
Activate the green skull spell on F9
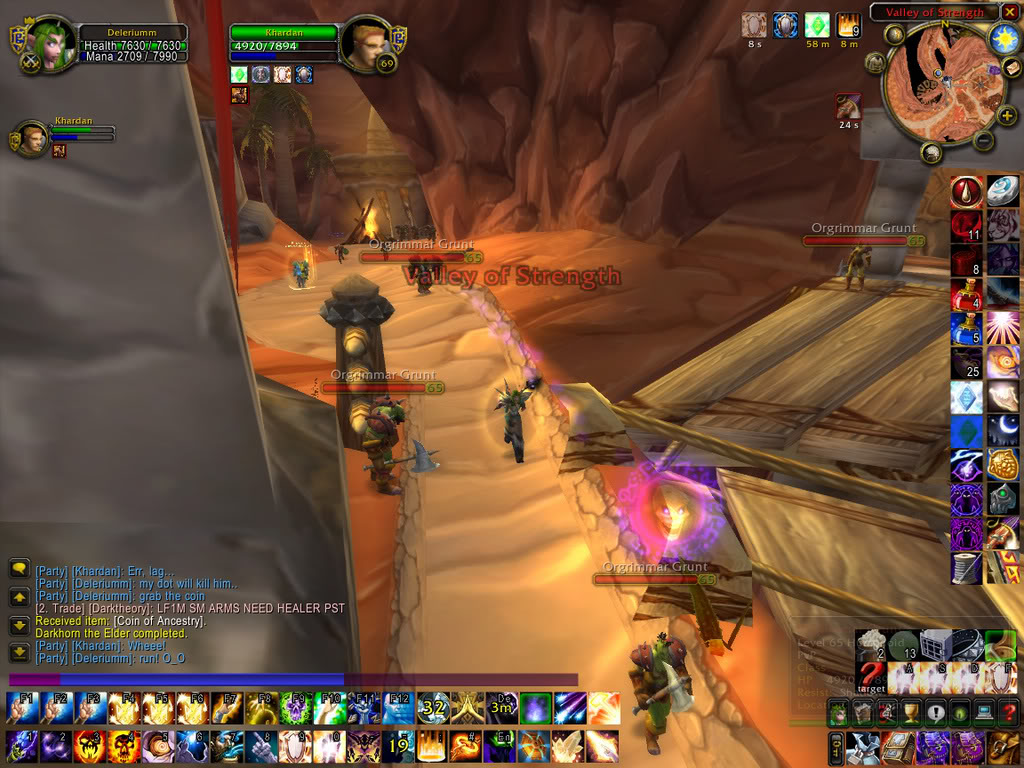pos(296,709)
